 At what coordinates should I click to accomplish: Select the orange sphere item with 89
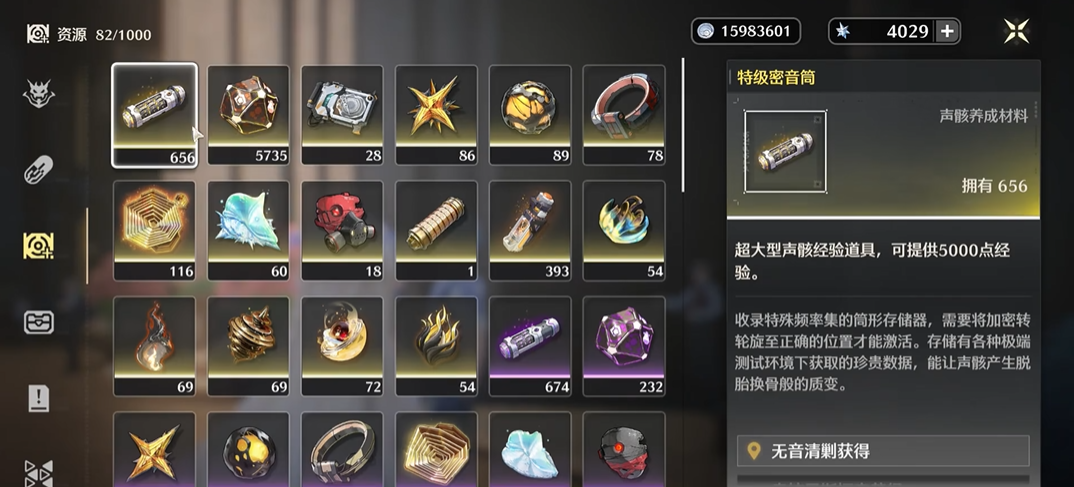[x=530, y=114]
